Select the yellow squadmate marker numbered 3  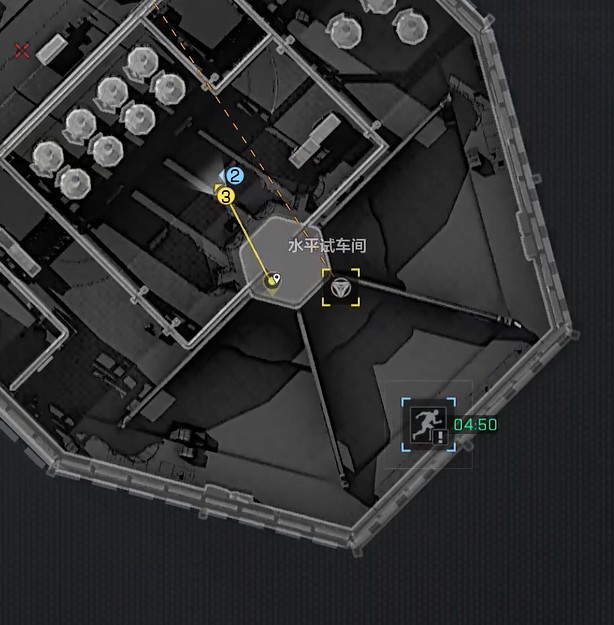[x=226, y=196]
